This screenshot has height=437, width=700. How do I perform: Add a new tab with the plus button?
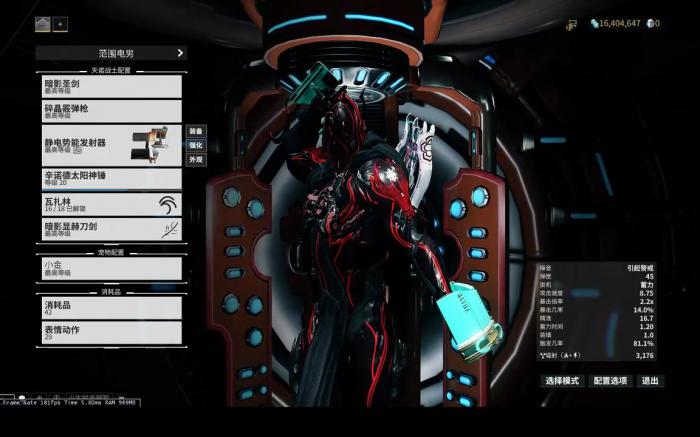tap(60, 23)
